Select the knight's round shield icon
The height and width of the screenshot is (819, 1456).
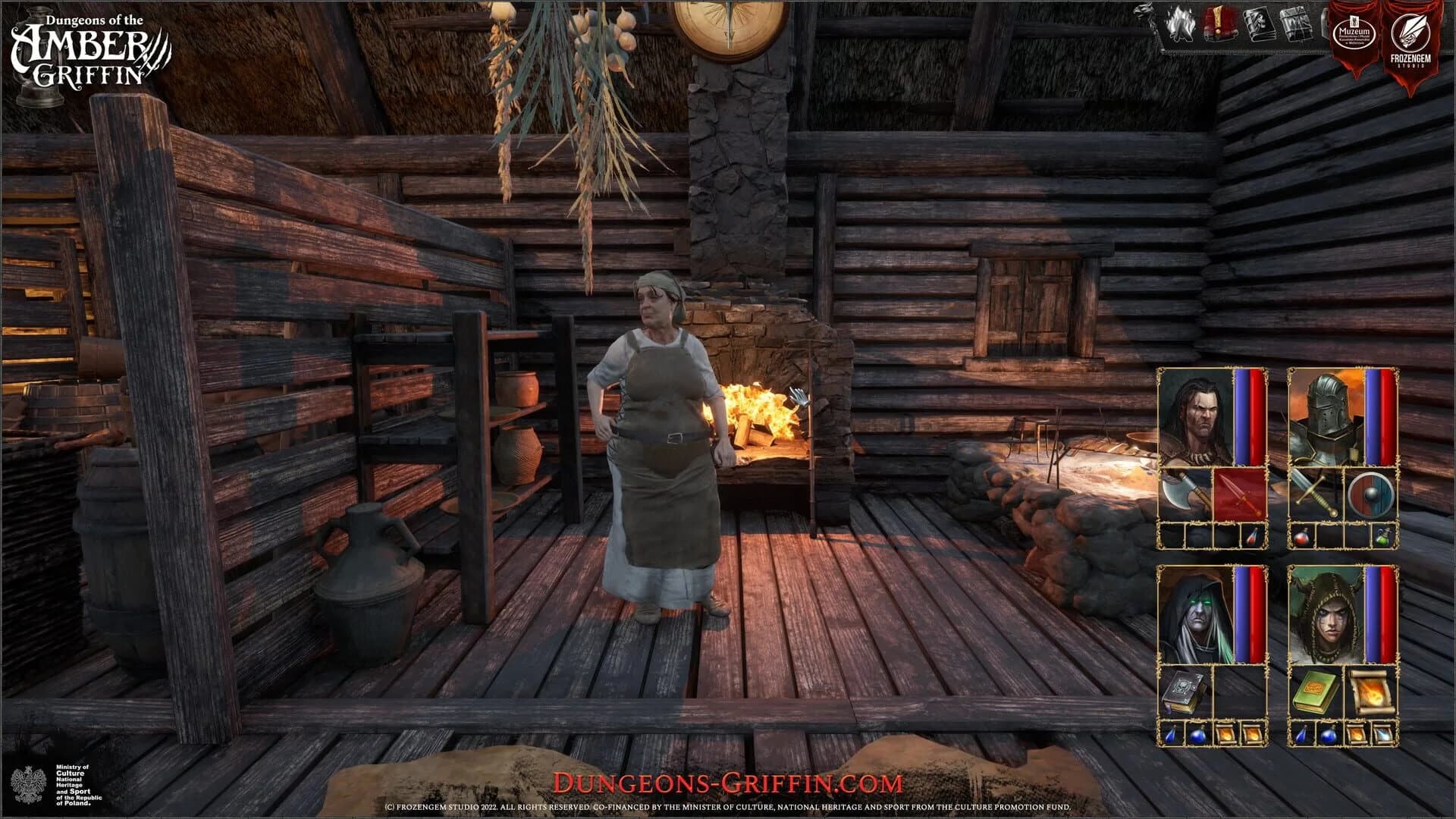(1370, 495)
